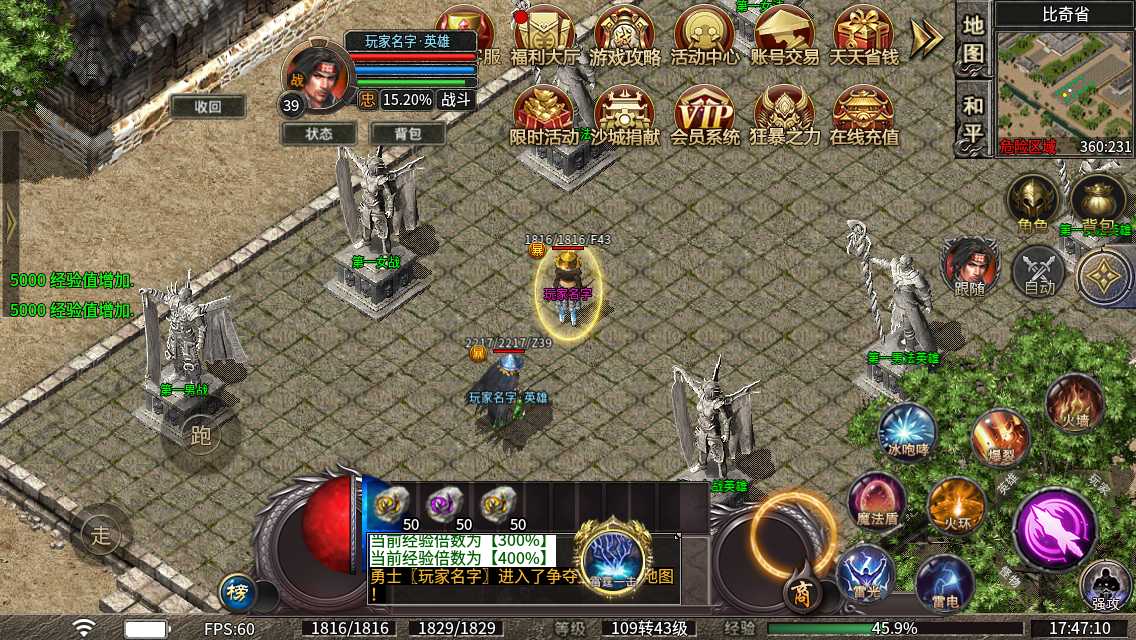The image size is (1136, 640).
Task: Cast the 冰咆哮 ice skill
Action: [x=907, y=432]
